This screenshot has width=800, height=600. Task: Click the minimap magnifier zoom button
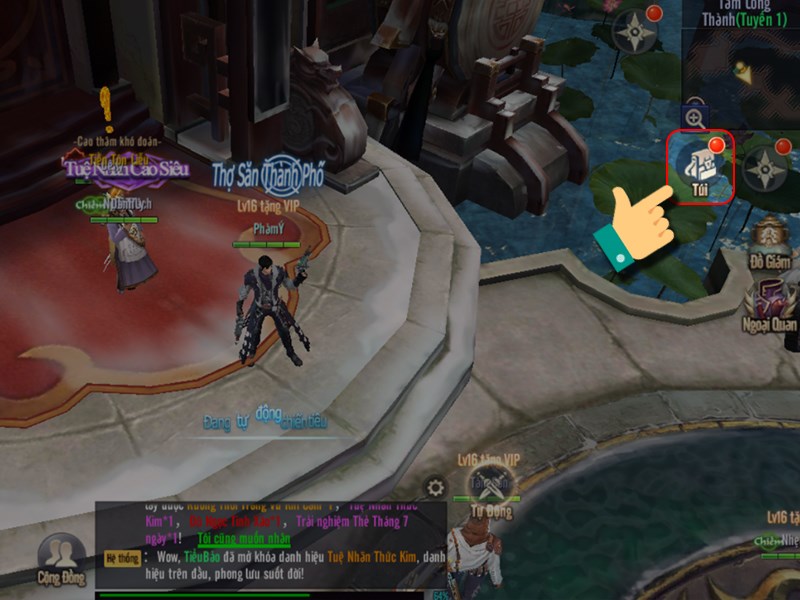click(x=694, y=117)
